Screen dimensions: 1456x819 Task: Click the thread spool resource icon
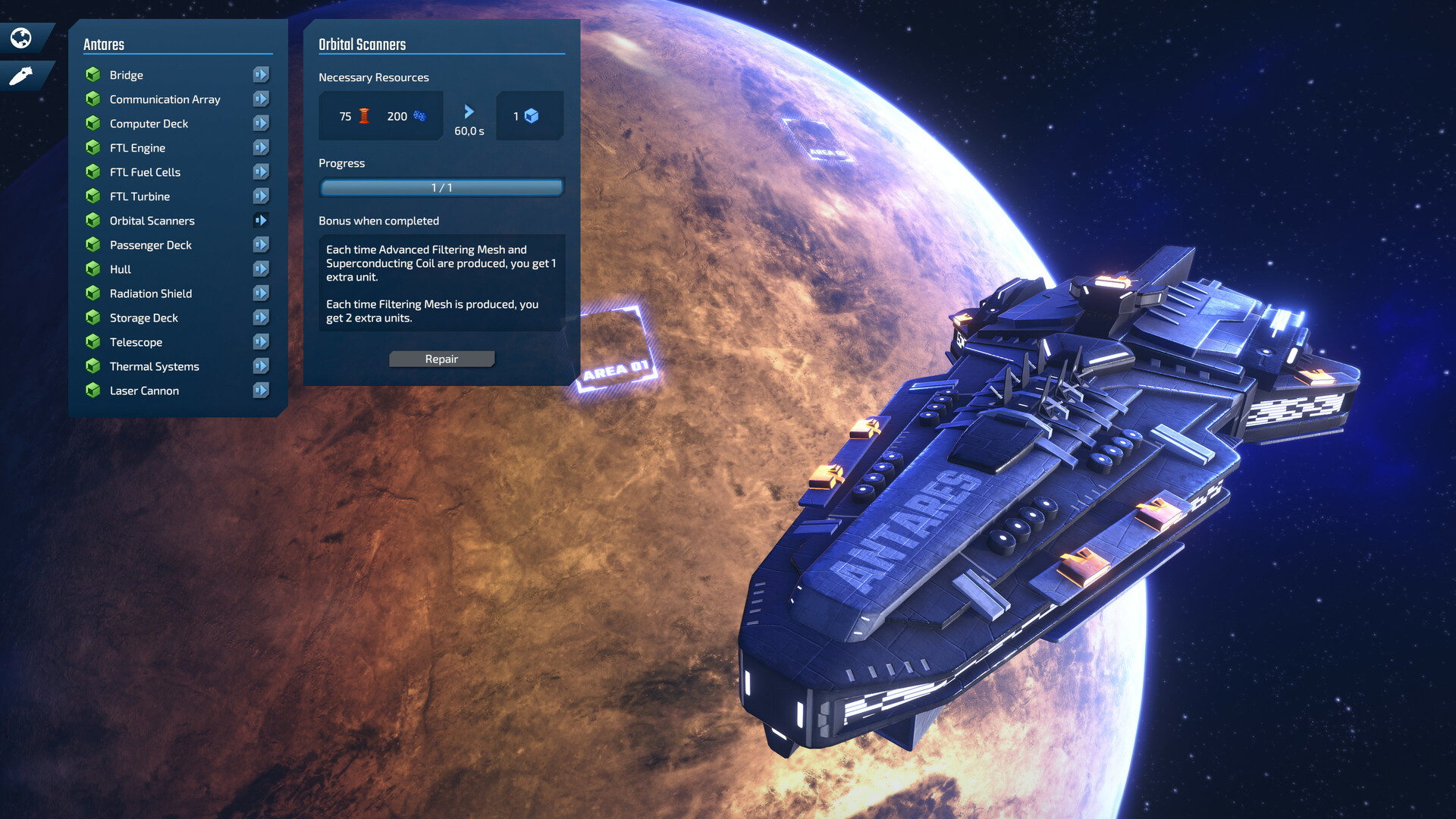pos(363,115)
